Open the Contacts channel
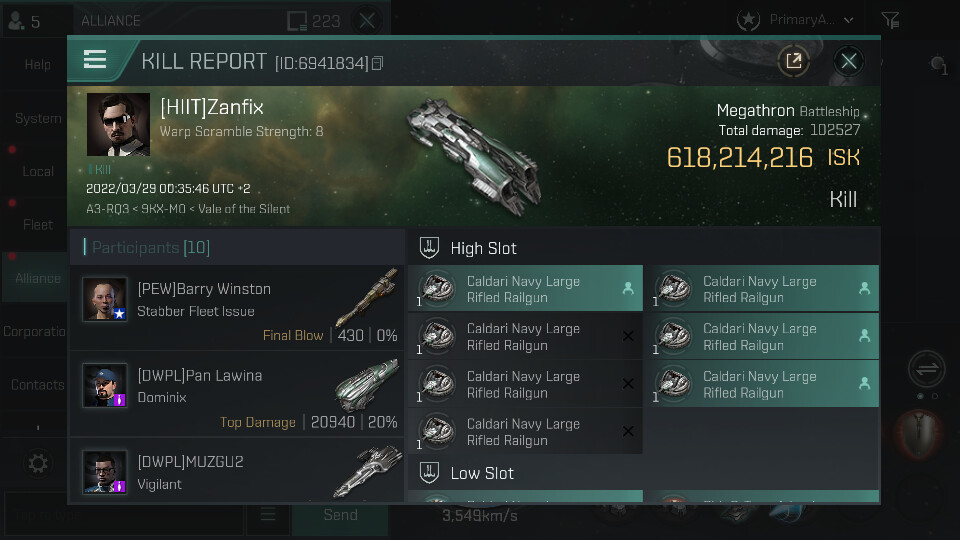The height and width of the screenshot is (540, 960). point(37,385)
